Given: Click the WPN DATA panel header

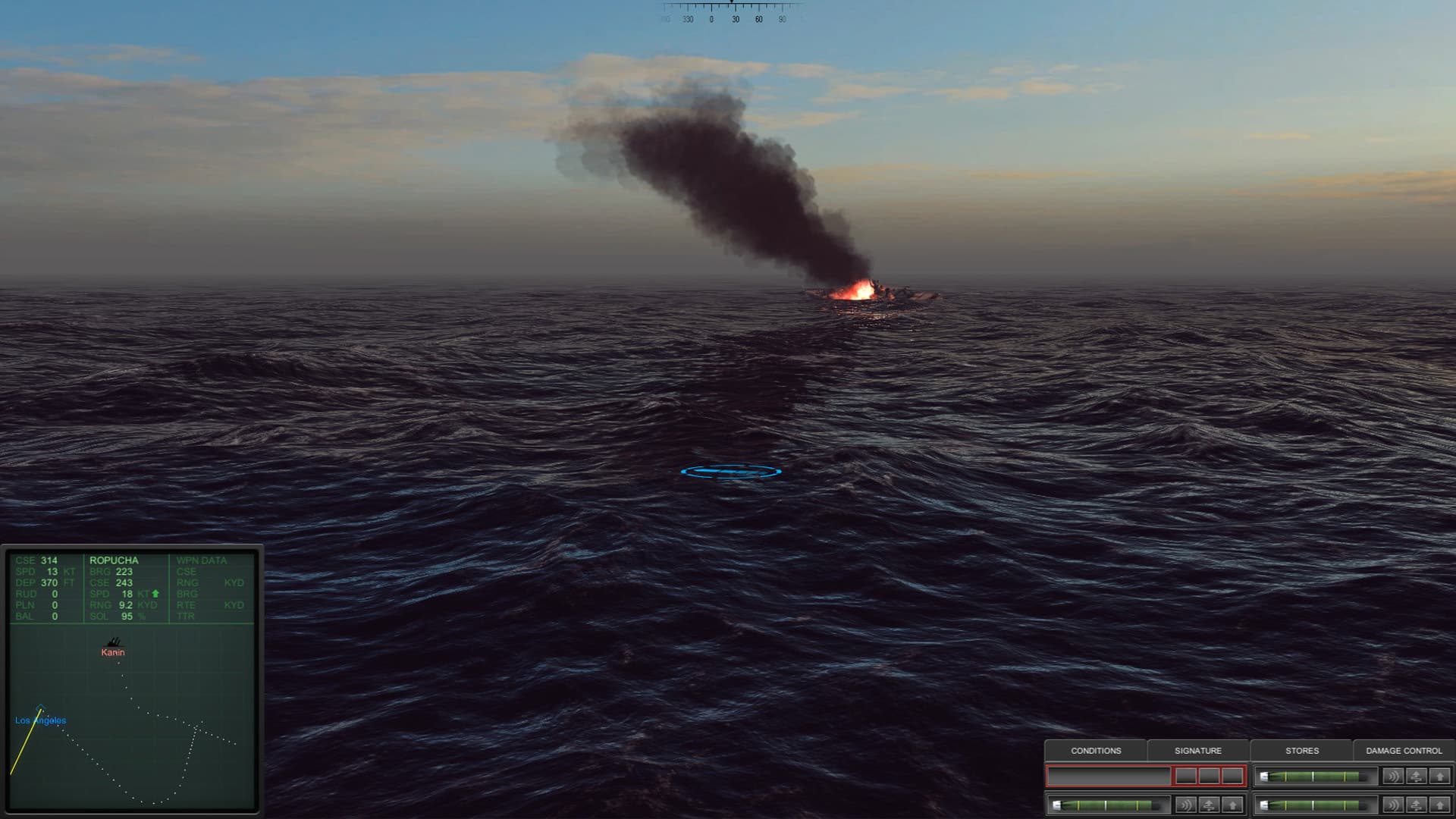Looking at the screenshot, I should 201,560.
